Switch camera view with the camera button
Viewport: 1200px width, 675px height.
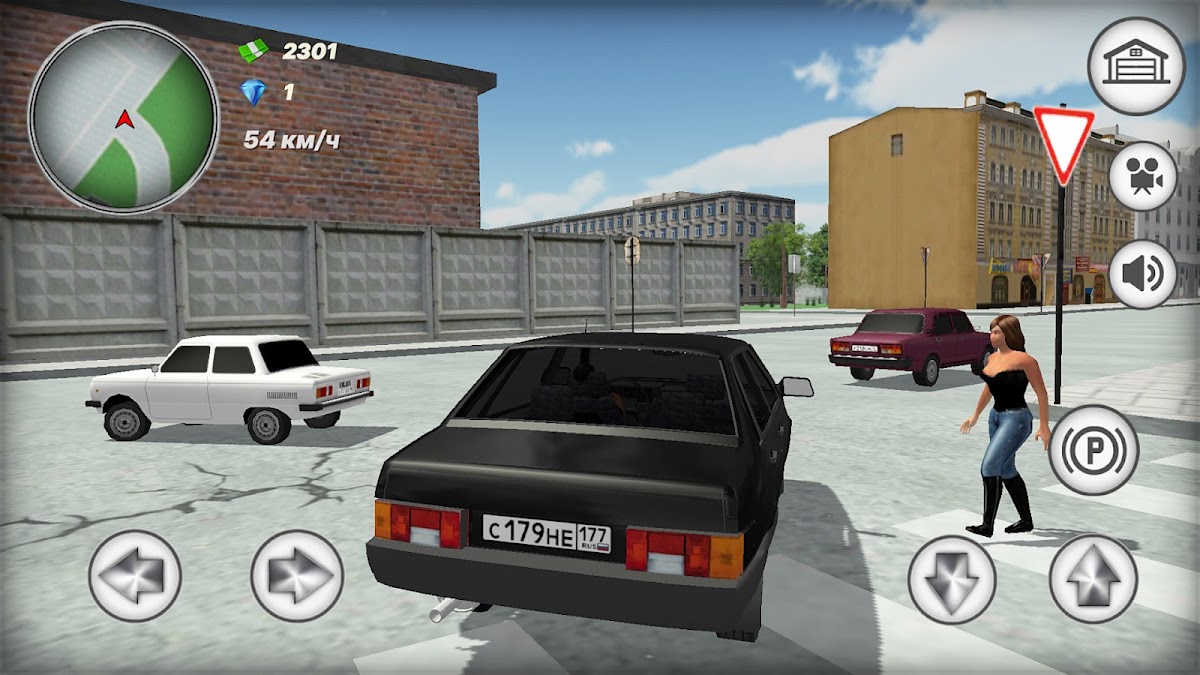(1142, 176)
